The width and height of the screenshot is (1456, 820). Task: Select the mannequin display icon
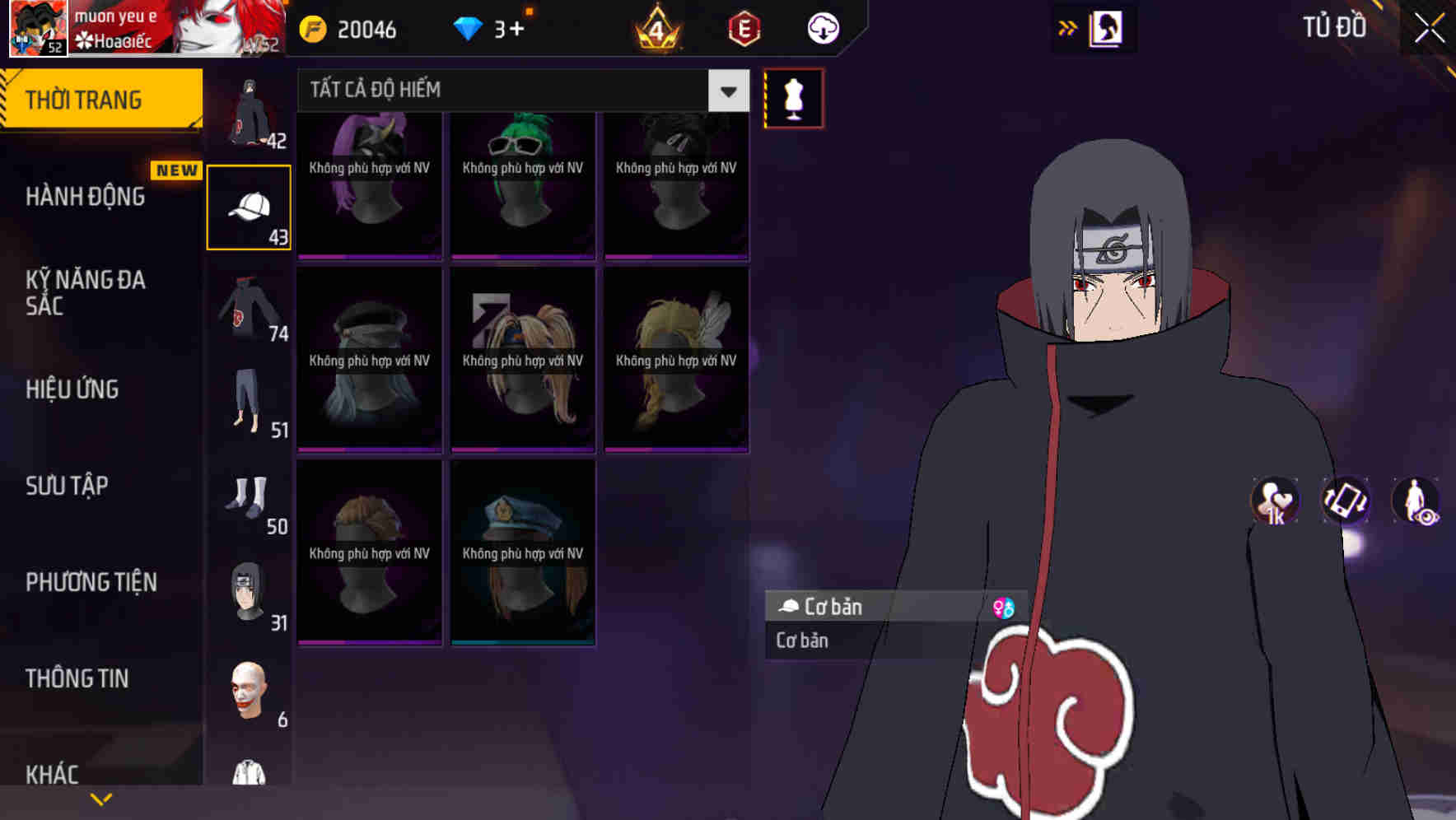[793, 97]
